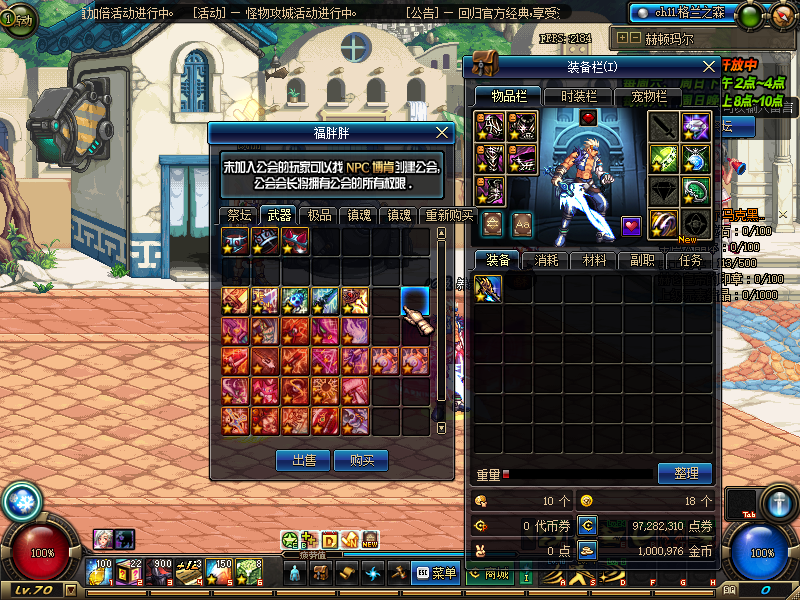
Task: Open the 宠物栏 pet tab
Action: tap(648, 97)
